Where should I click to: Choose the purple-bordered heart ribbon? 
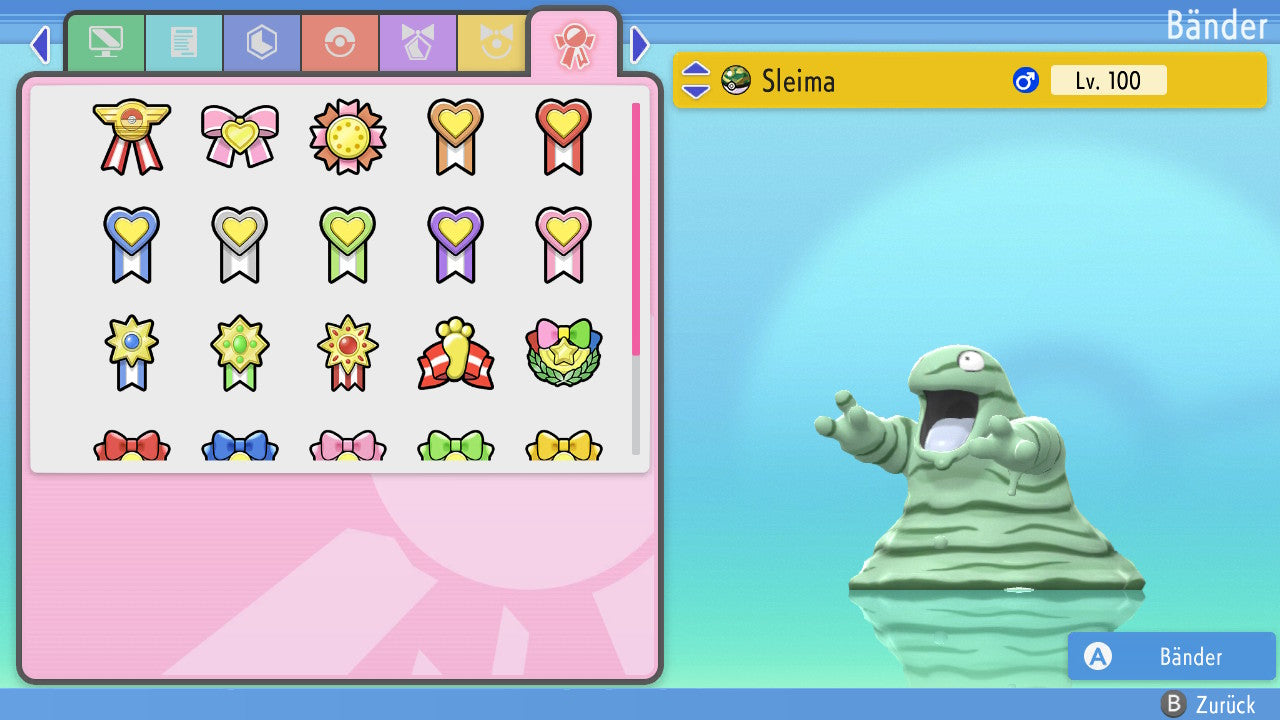tap(455, 244)
